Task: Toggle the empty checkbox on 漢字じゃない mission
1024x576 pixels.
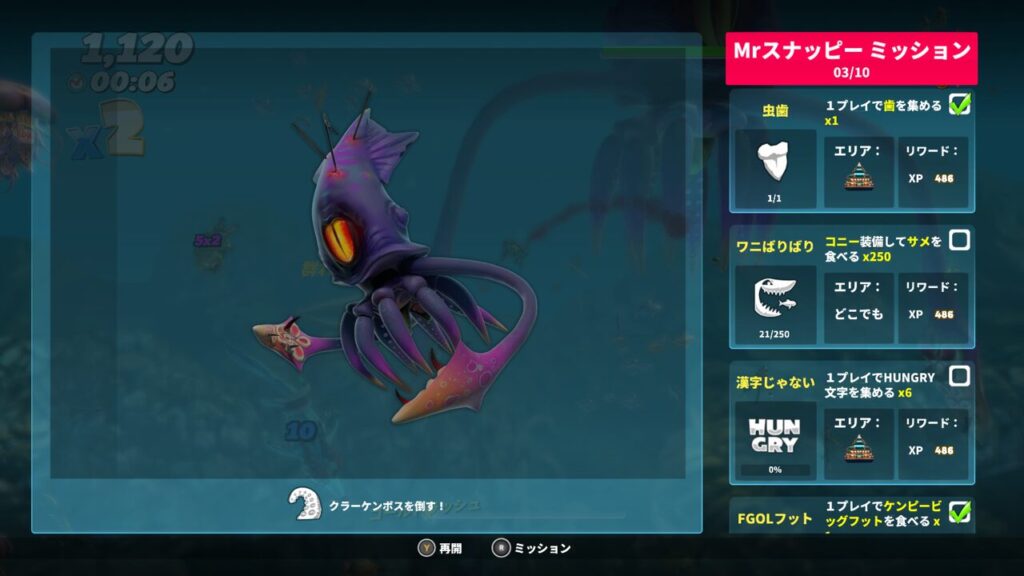Action: (x=959, y=376)
